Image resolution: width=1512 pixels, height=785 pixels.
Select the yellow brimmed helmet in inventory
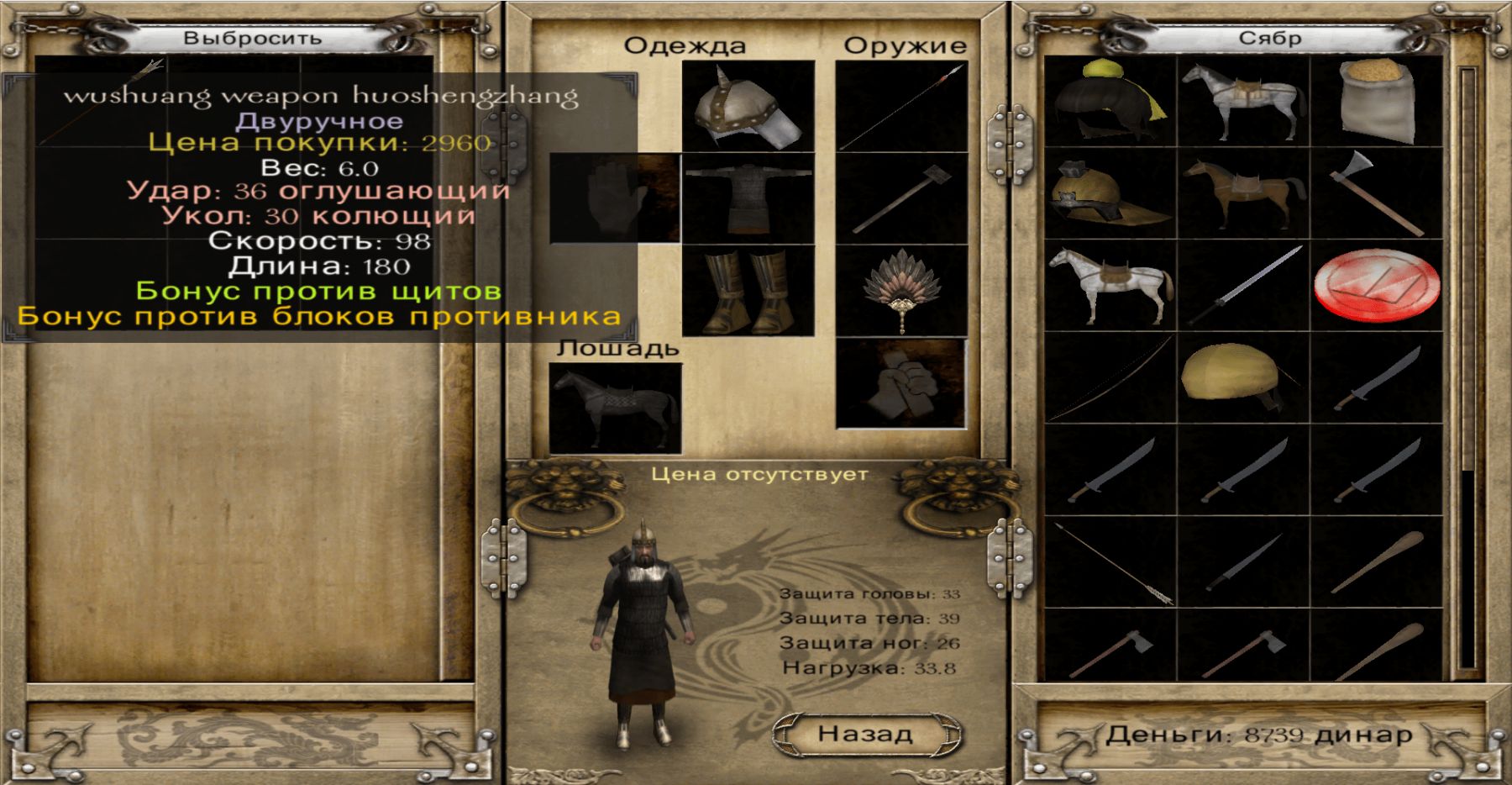coord(1110,194)
